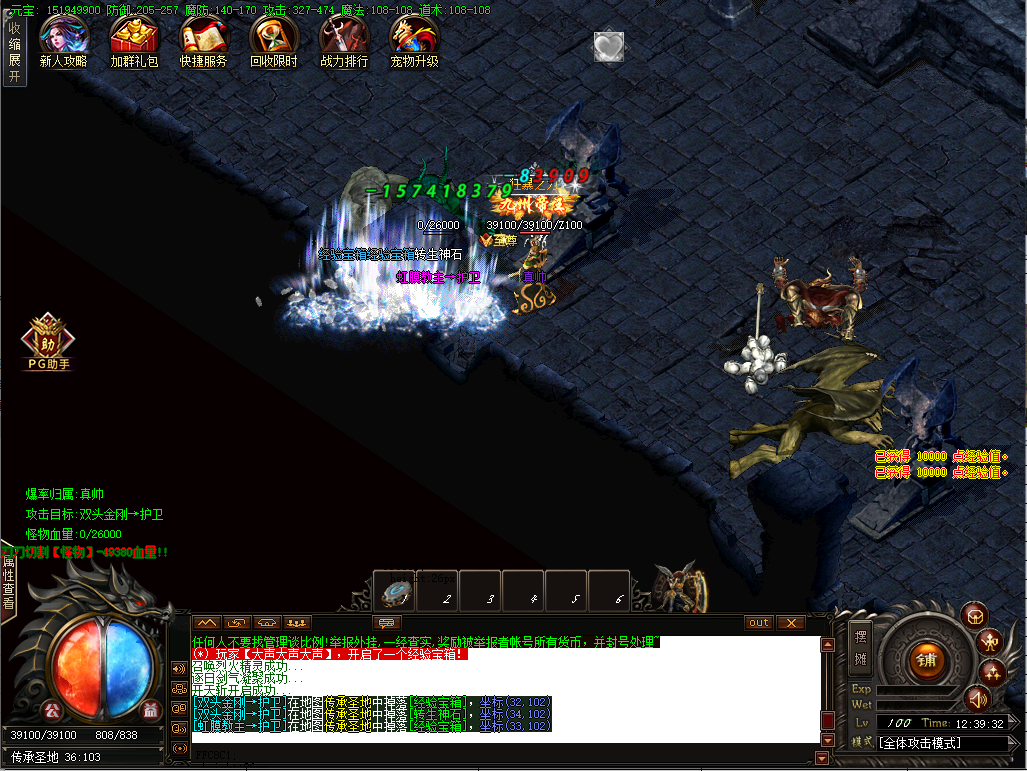
Task: Close the chat panel with the X button
Action: [x=790, y=623]
